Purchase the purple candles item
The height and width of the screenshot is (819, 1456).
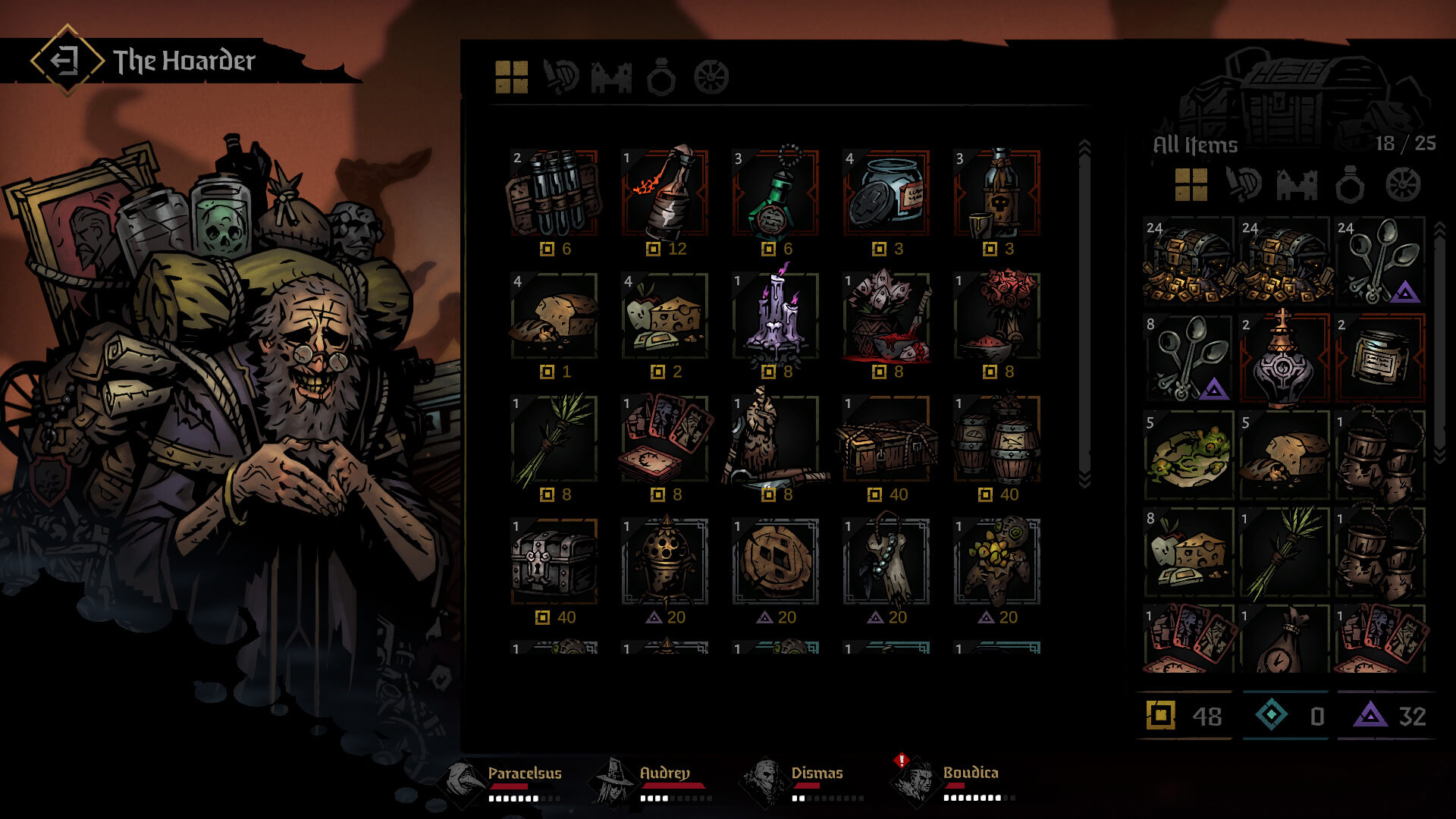pos(776,316)
